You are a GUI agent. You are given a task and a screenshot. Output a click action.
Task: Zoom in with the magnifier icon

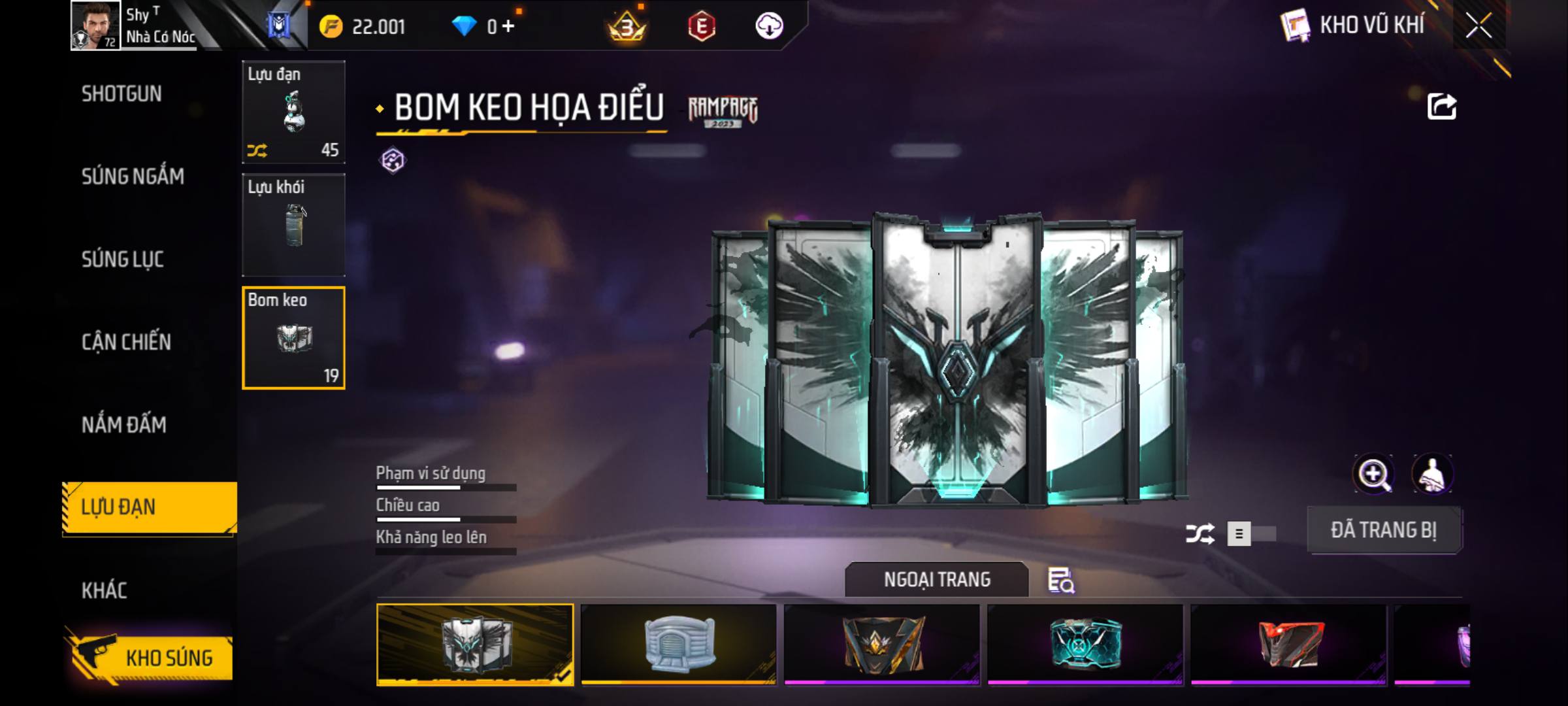click(1373, 474)
